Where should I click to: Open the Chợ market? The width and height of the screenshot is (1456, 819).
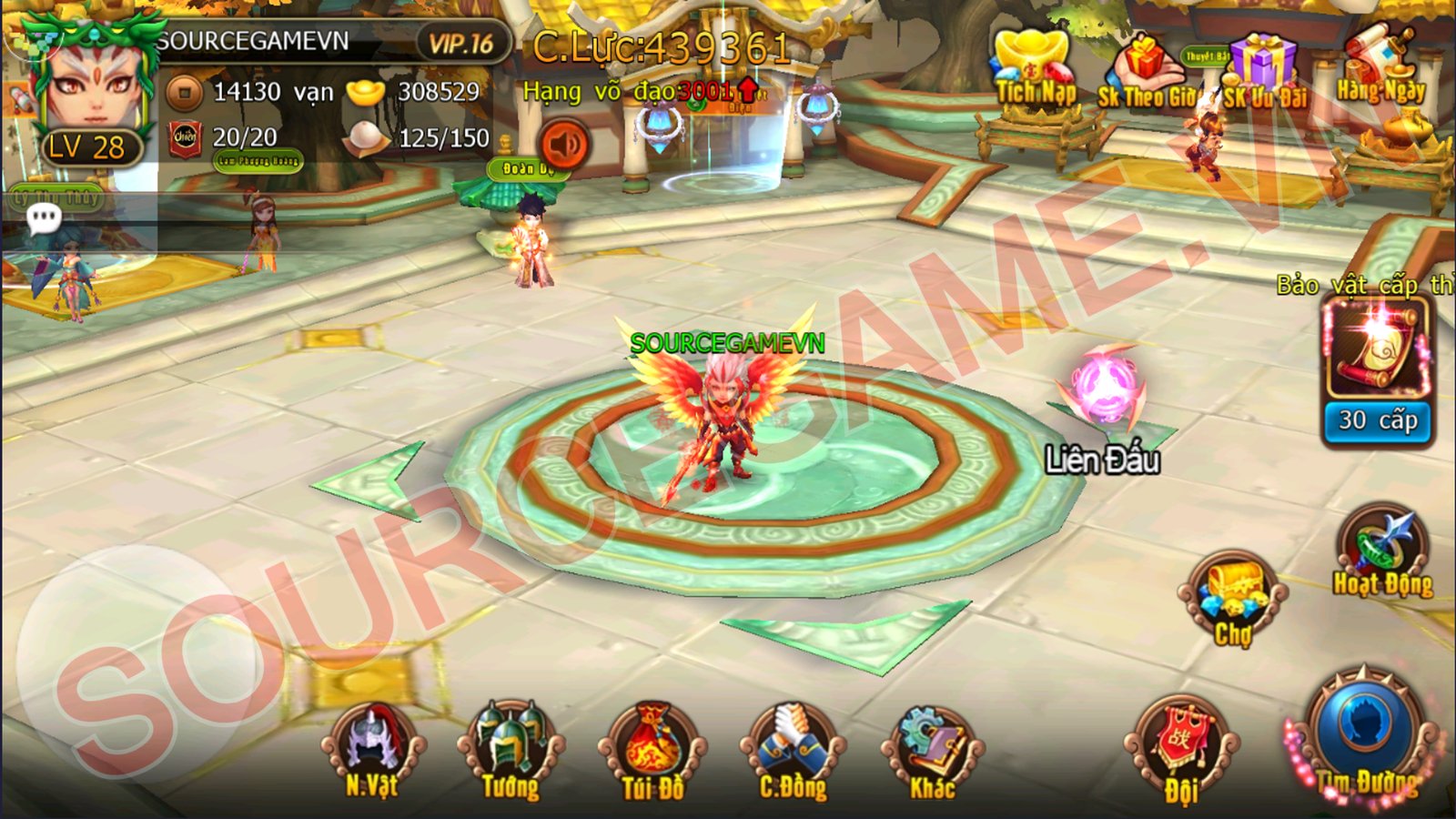[1233, 596]
